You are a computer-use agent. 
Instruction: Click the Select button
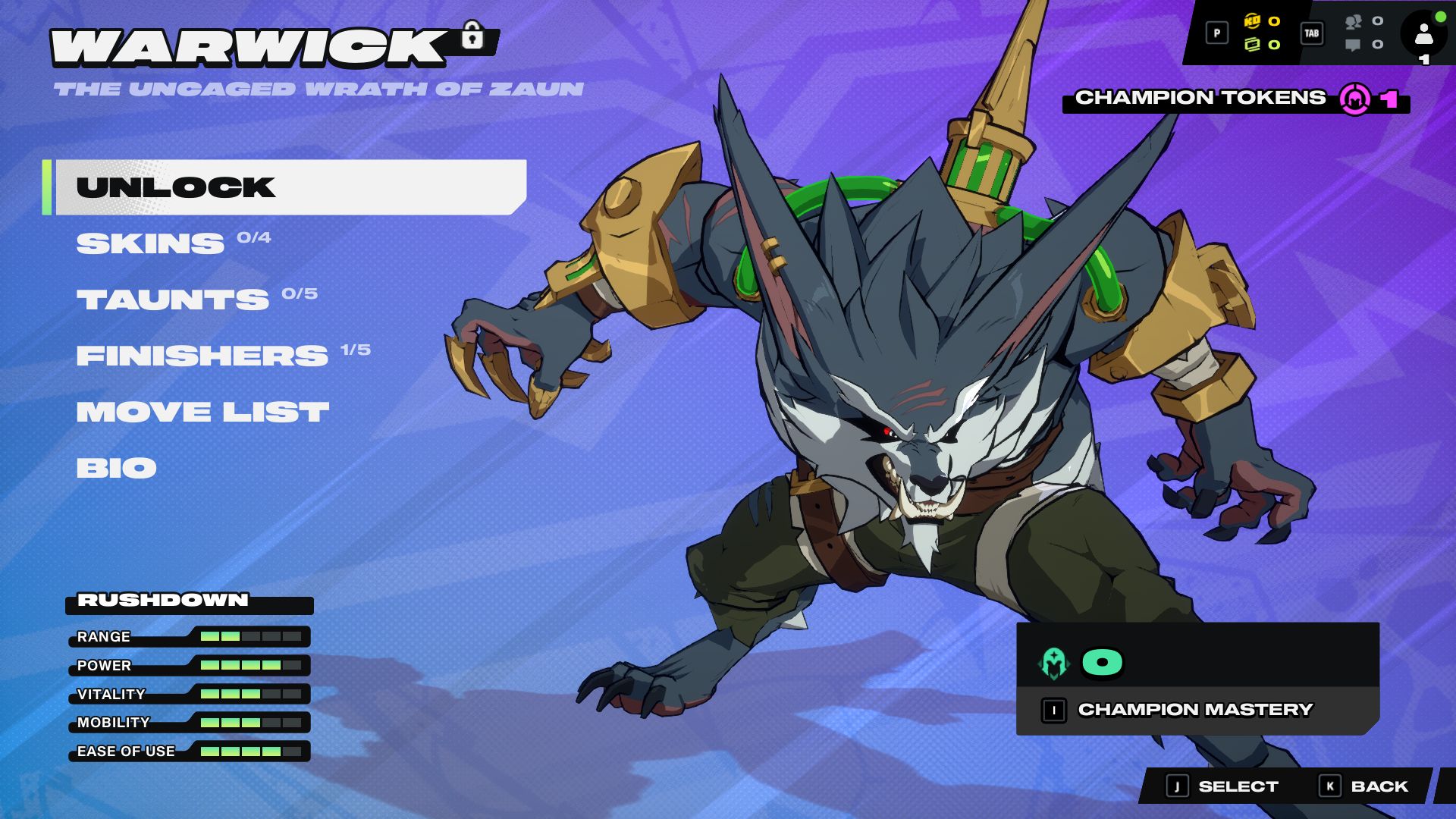(x=1223, y=786)
